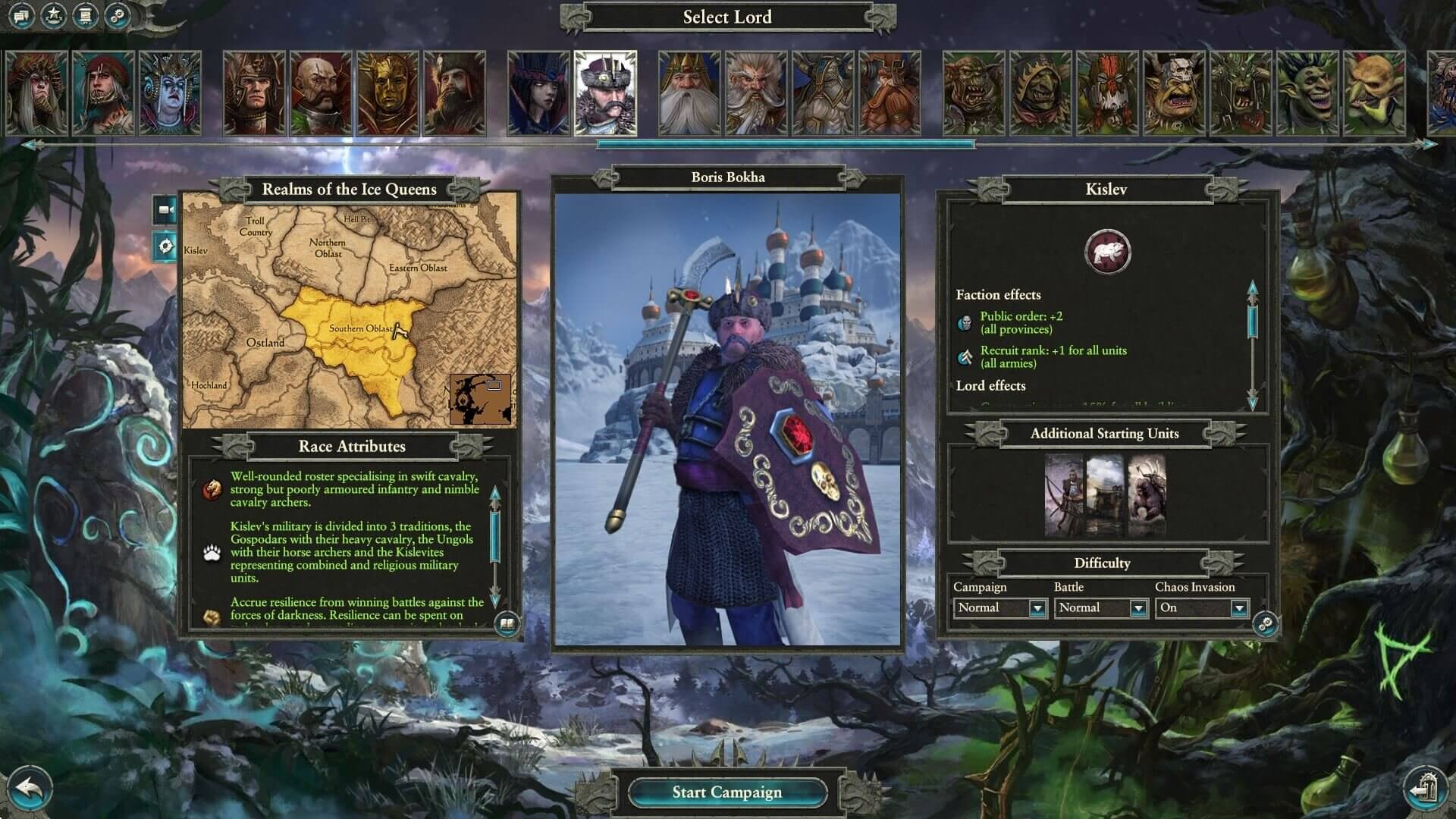Click the Kislev bear faction emblem
The height and width of the screenshot is (819, 1456).
tap(1107, 253)
